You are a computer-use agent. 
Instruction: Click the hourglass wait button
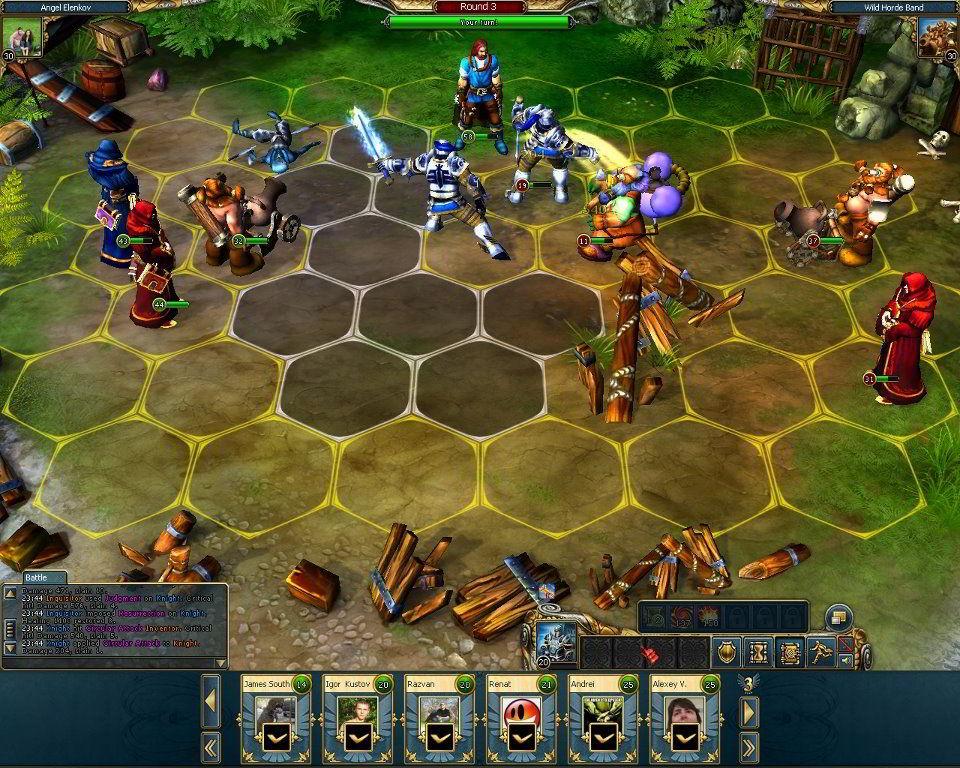pos(758,652)
